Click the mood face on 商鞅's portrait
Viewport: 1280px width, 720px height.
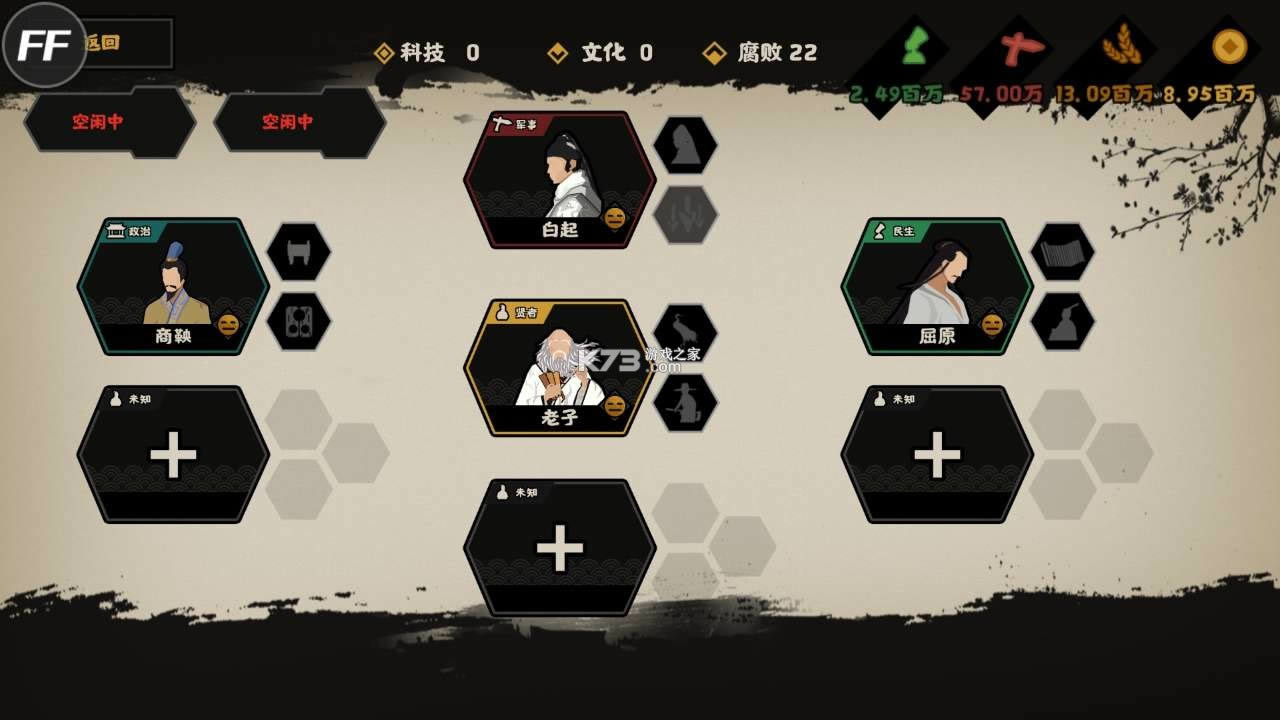(229, 324)
